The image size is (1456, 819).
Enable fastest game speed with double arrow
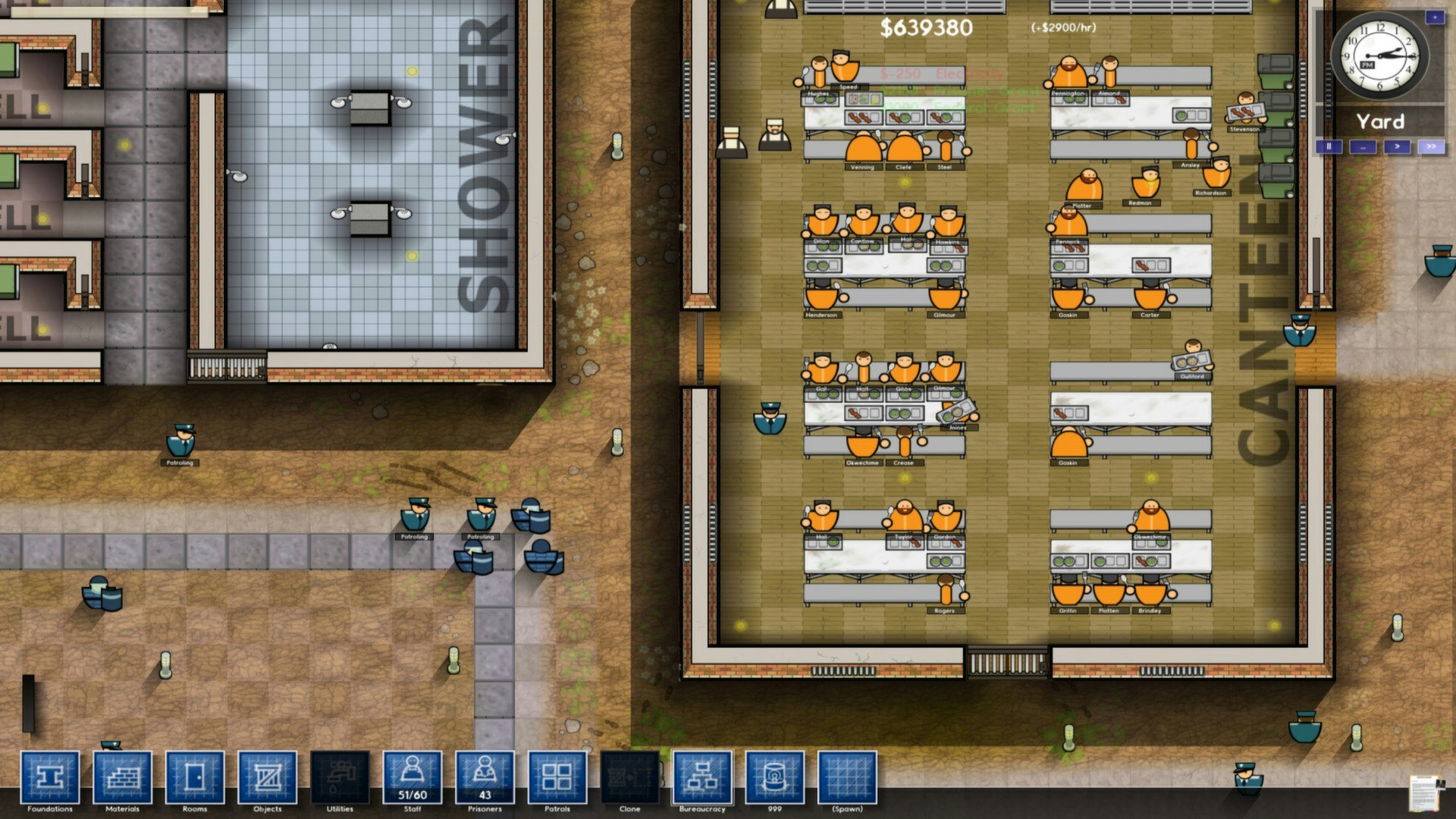pos(1432,145)
